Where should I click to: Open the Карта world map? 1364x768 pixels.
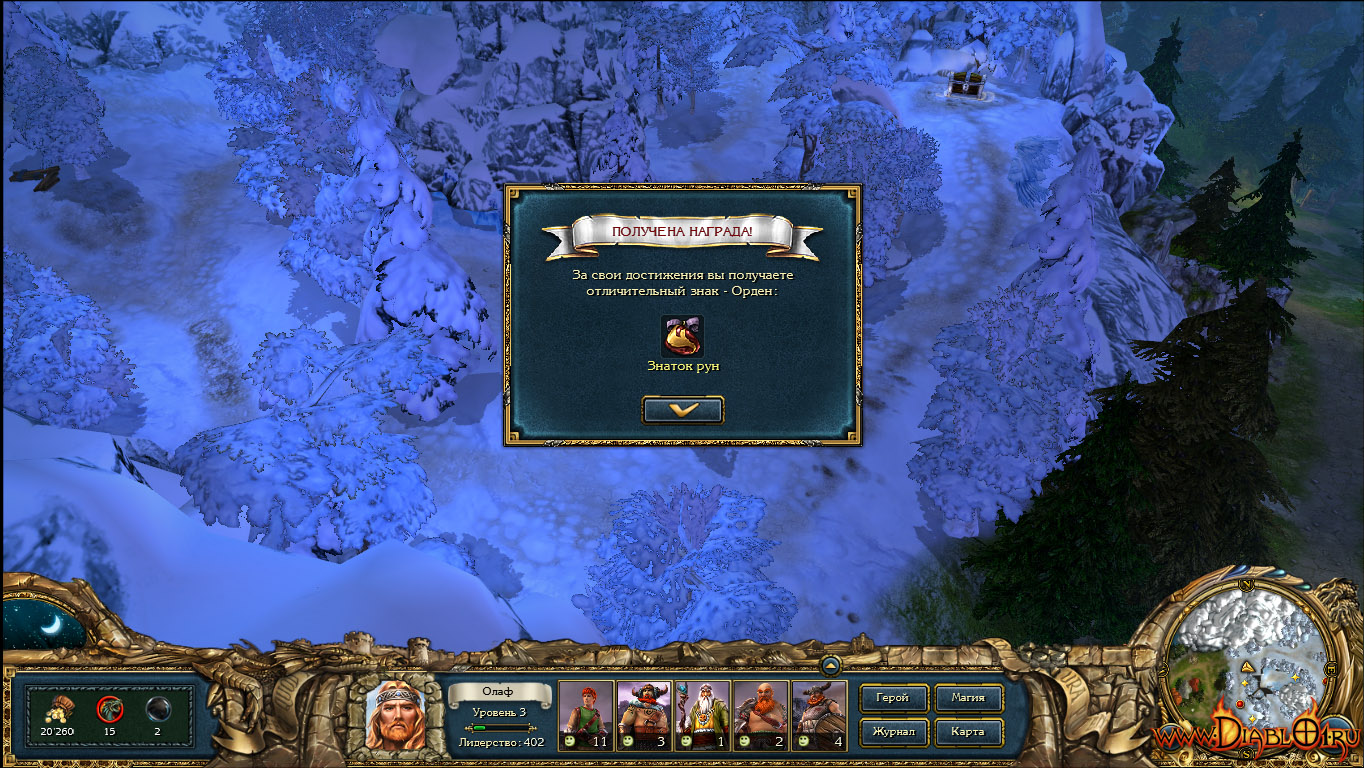(967, 732)
